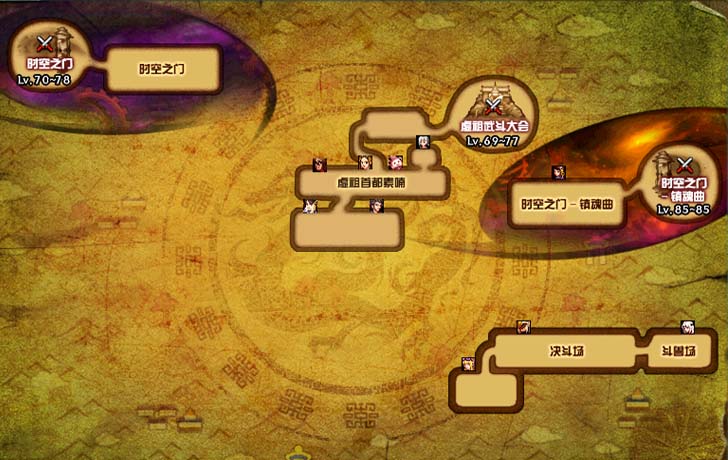Choose the 时空之门 – 镇魂曲 area label
The width and height of the screenshot is (728, 460).
566,204
